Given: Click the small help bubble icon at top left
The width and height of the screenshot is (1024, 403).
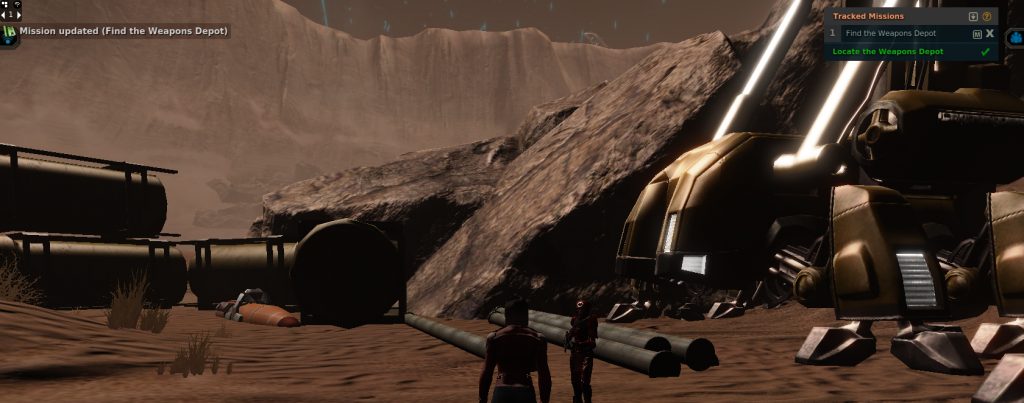Looking at the screenshot, I should pyautogui.click(x=16, y=5).
